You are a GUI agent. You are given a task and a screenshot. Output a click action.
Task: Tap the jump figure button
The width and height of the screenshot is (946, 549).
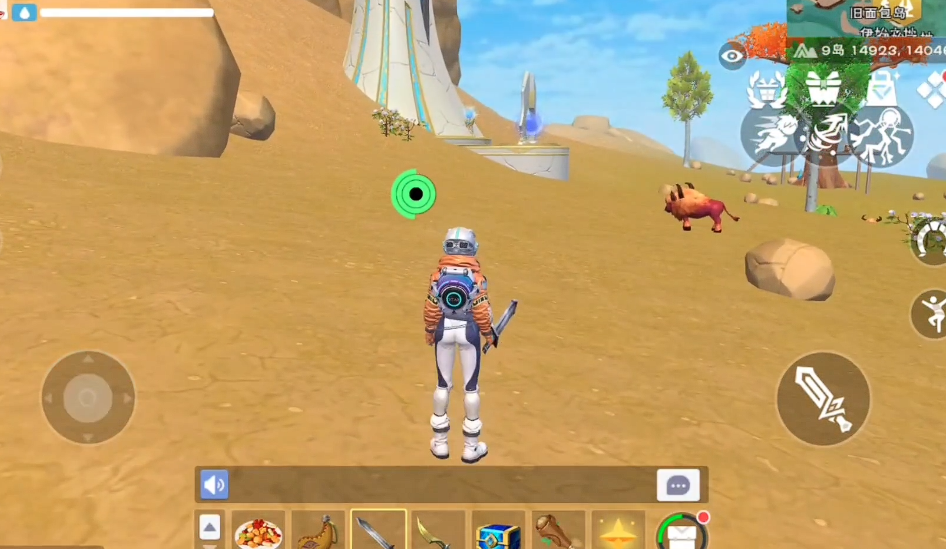click(931, 314)
